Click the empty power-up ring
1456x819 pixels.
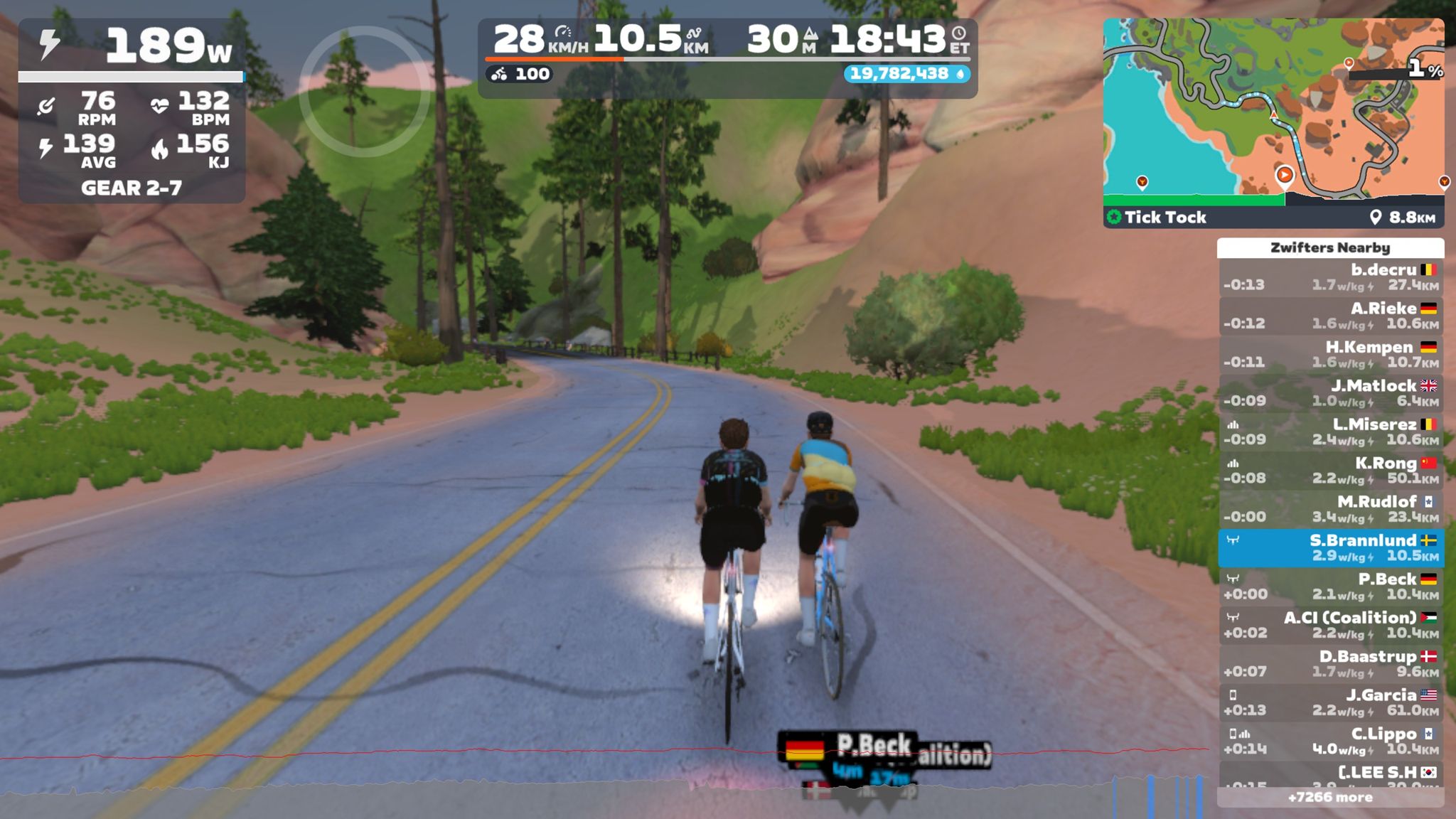coord(364,92)
